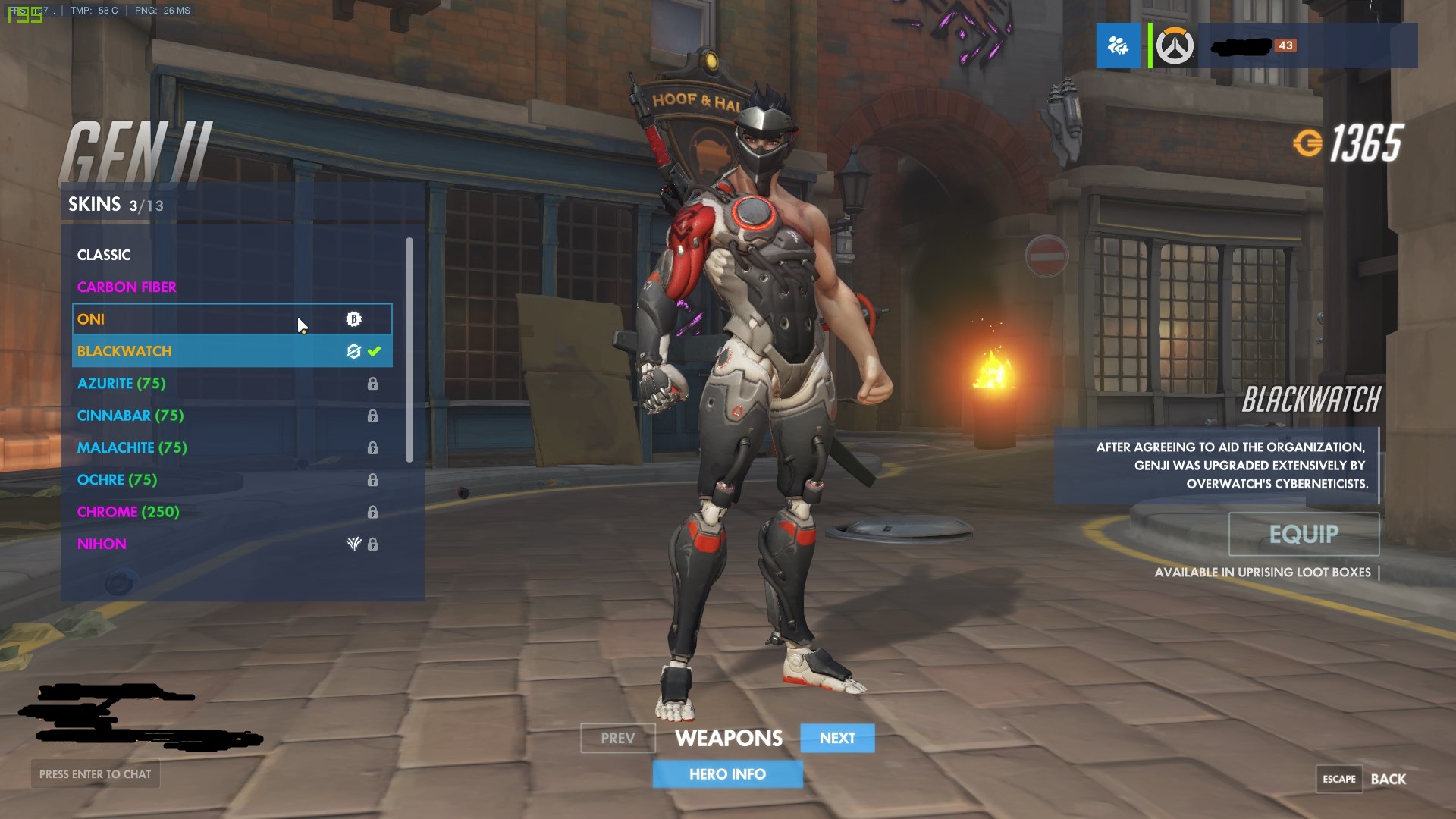Open the social friends icon
1456x819 pixels.
[x=1118, y=45]
